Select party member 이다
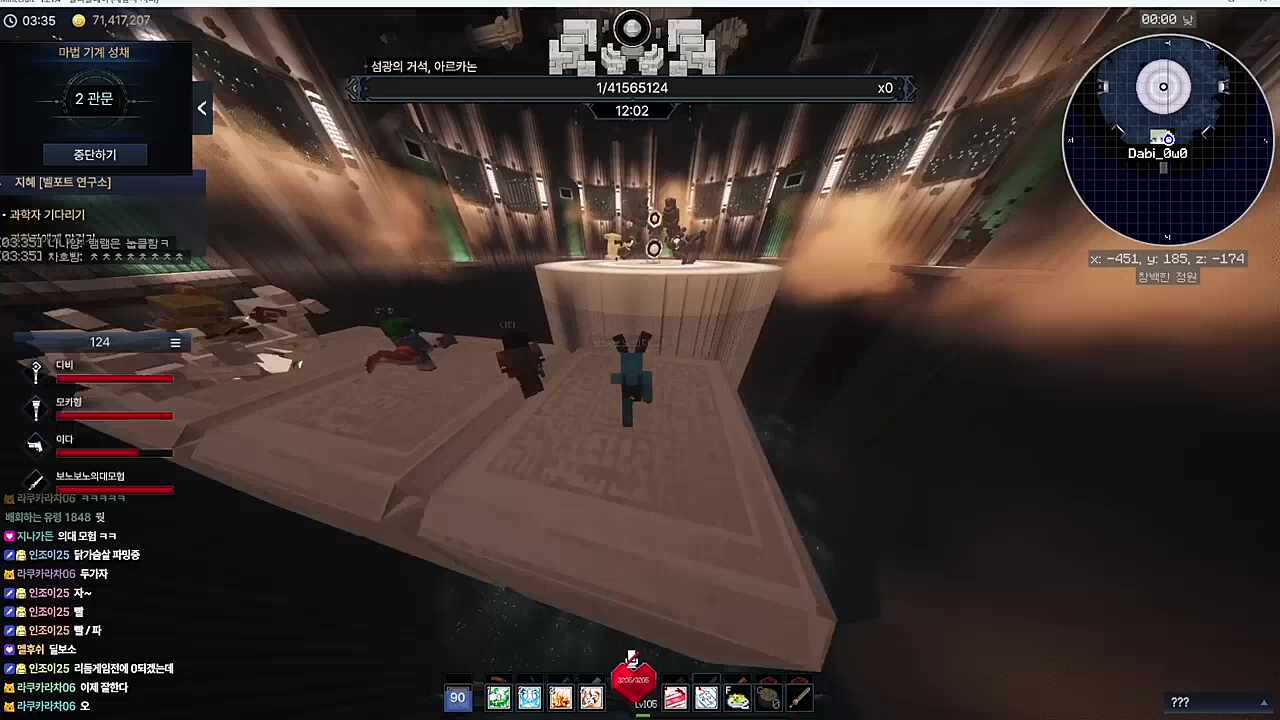Image resolution: width=1280 pixels, height=720 pixels. point(65,440)
